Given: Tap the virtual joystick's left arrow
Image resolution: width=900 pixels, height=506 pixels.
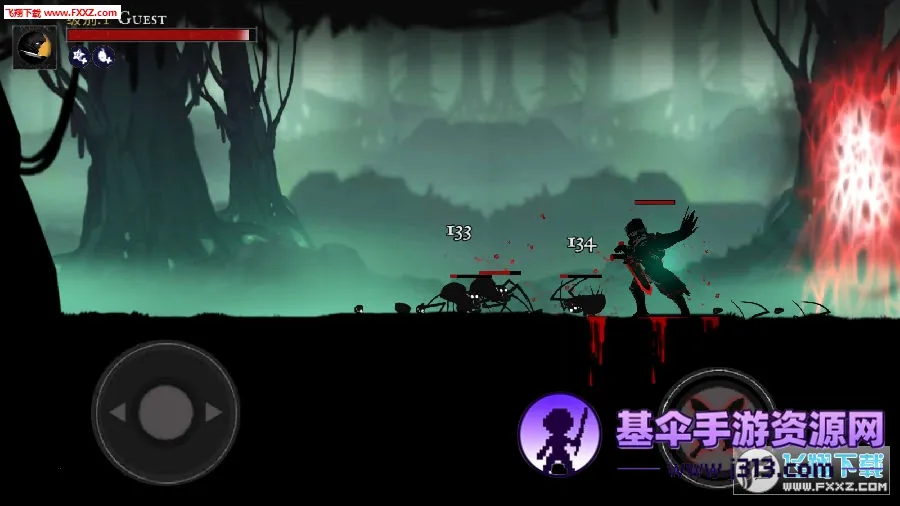Looking at the screenshot, I should coord(117,412).
